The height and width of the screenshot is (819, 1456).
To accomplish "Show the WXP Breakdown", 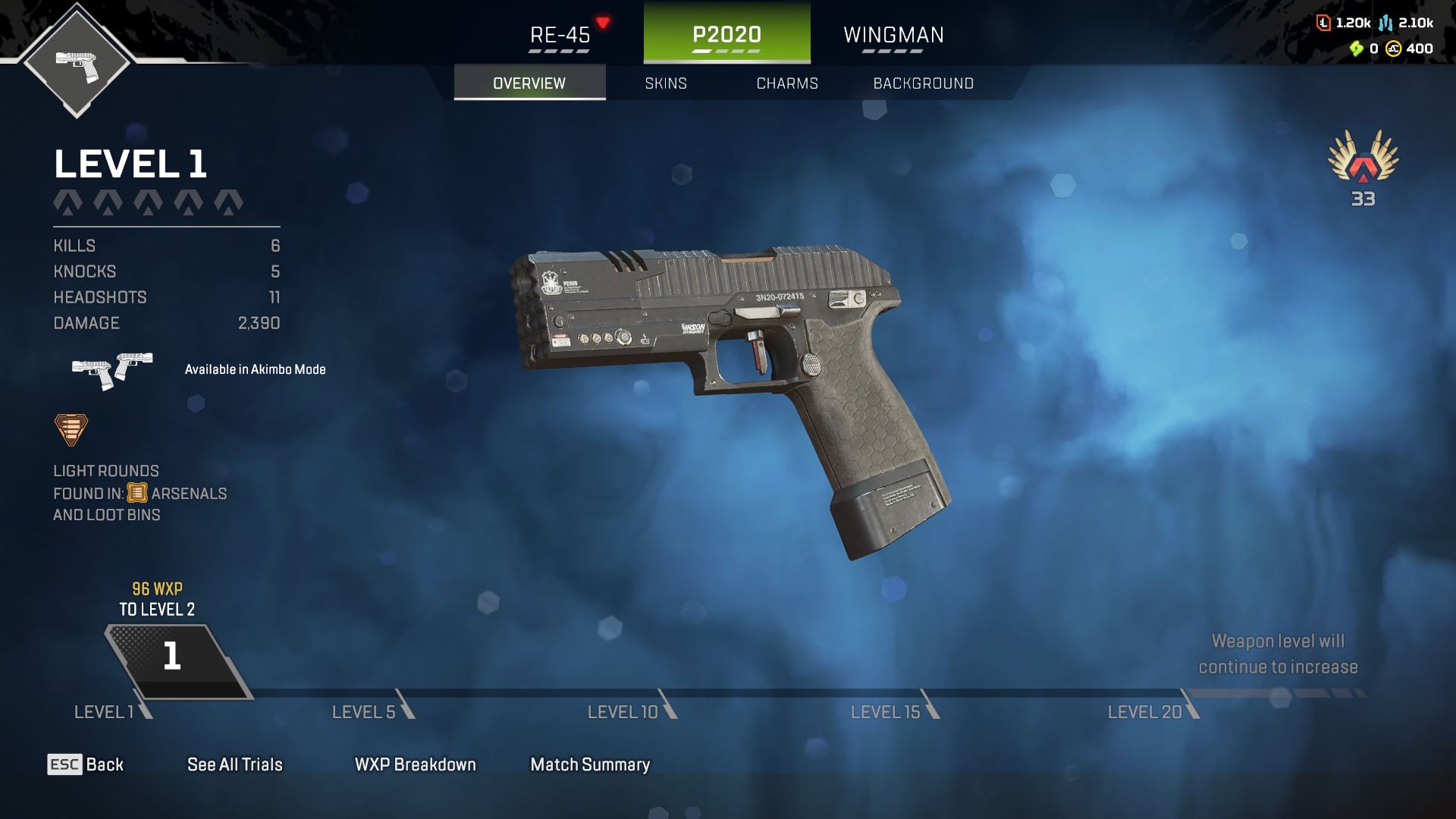I will point(416,764).
